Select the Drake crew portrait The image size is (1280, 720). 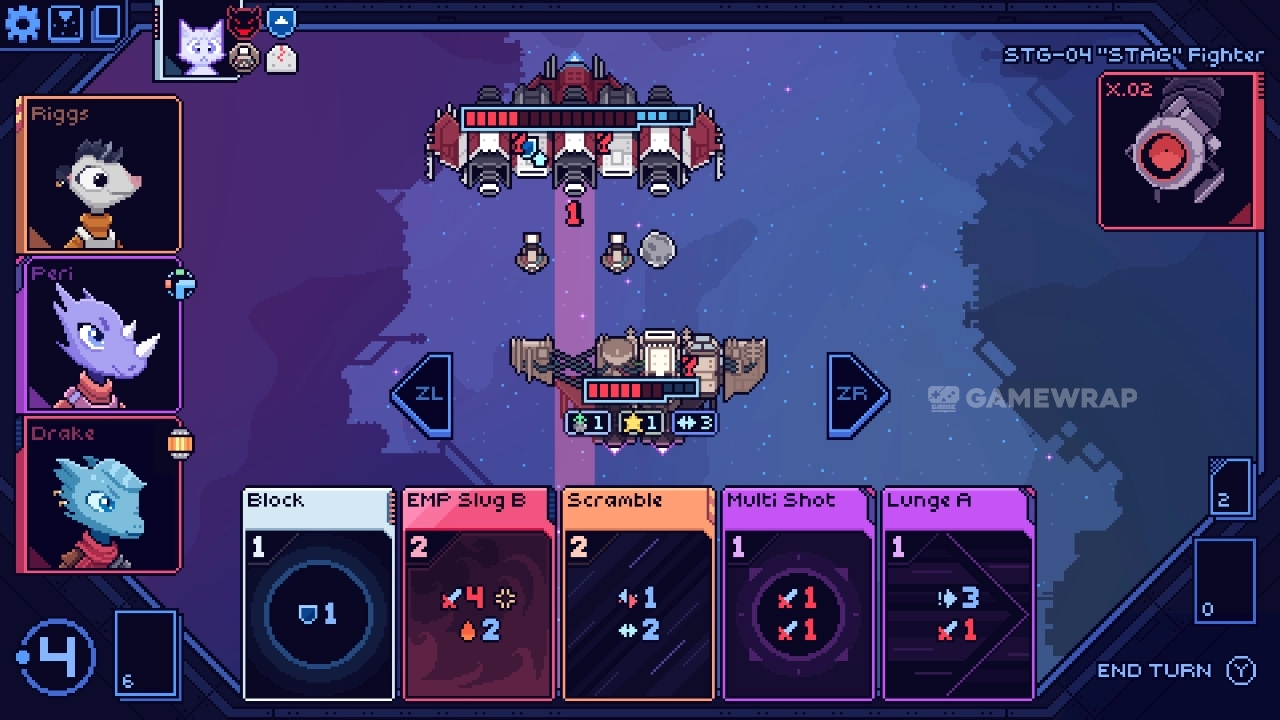[x=99, y=494]
